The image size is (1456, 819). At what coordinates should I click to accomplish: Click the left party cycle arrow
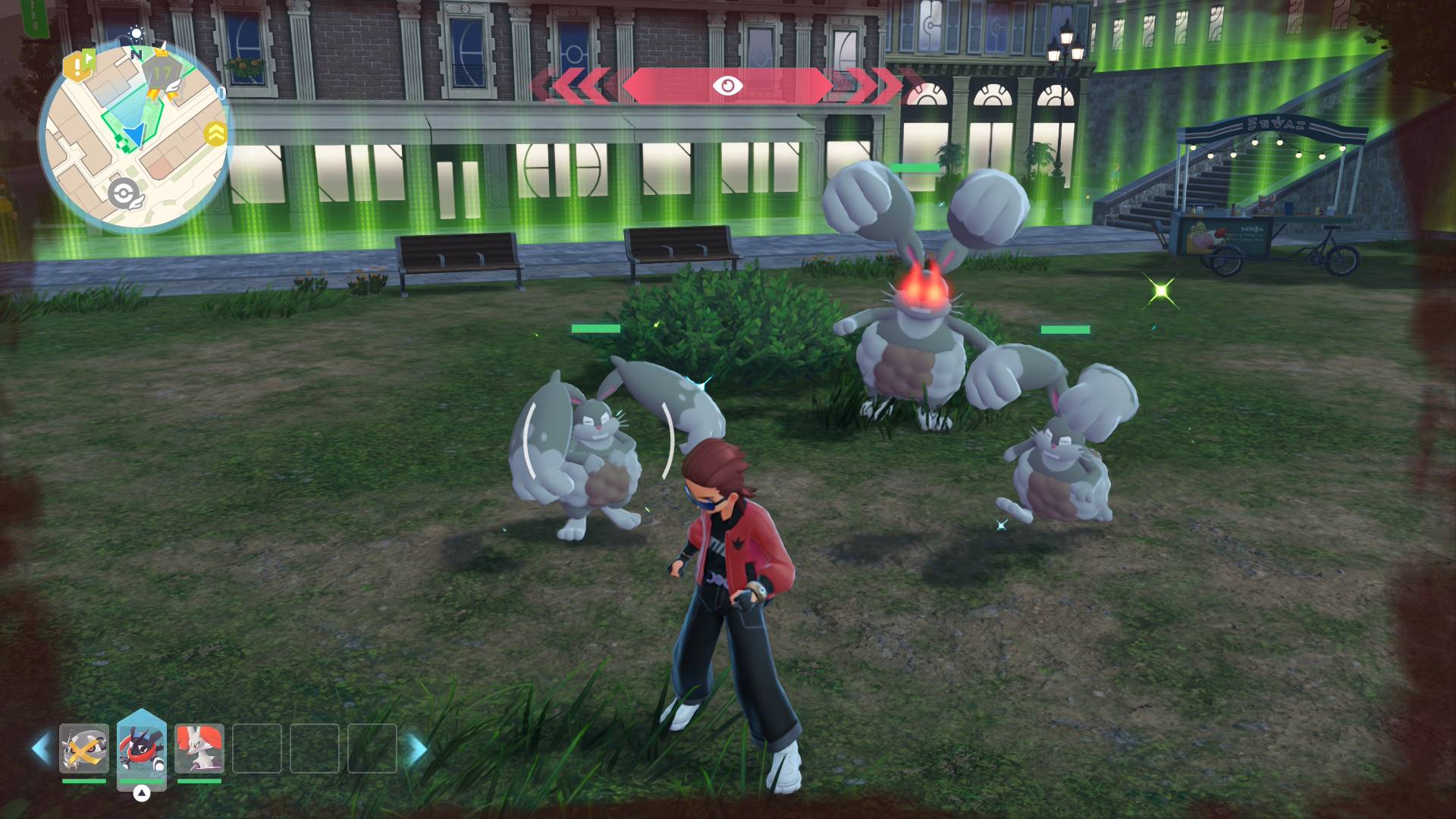tap(42, 748)
